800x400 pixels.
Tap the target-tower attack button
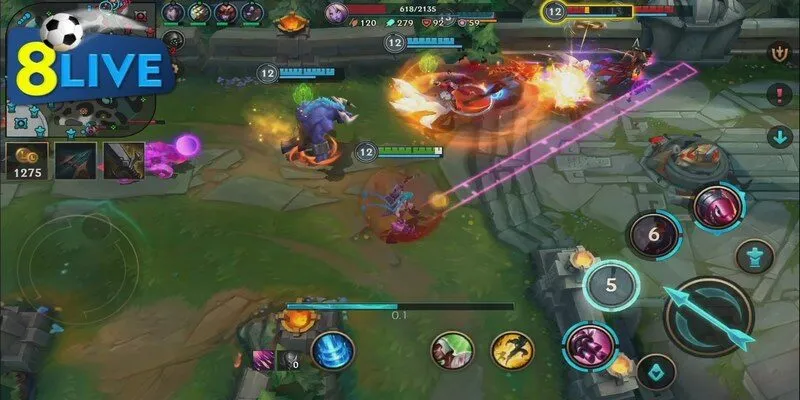tap(754, 256)
